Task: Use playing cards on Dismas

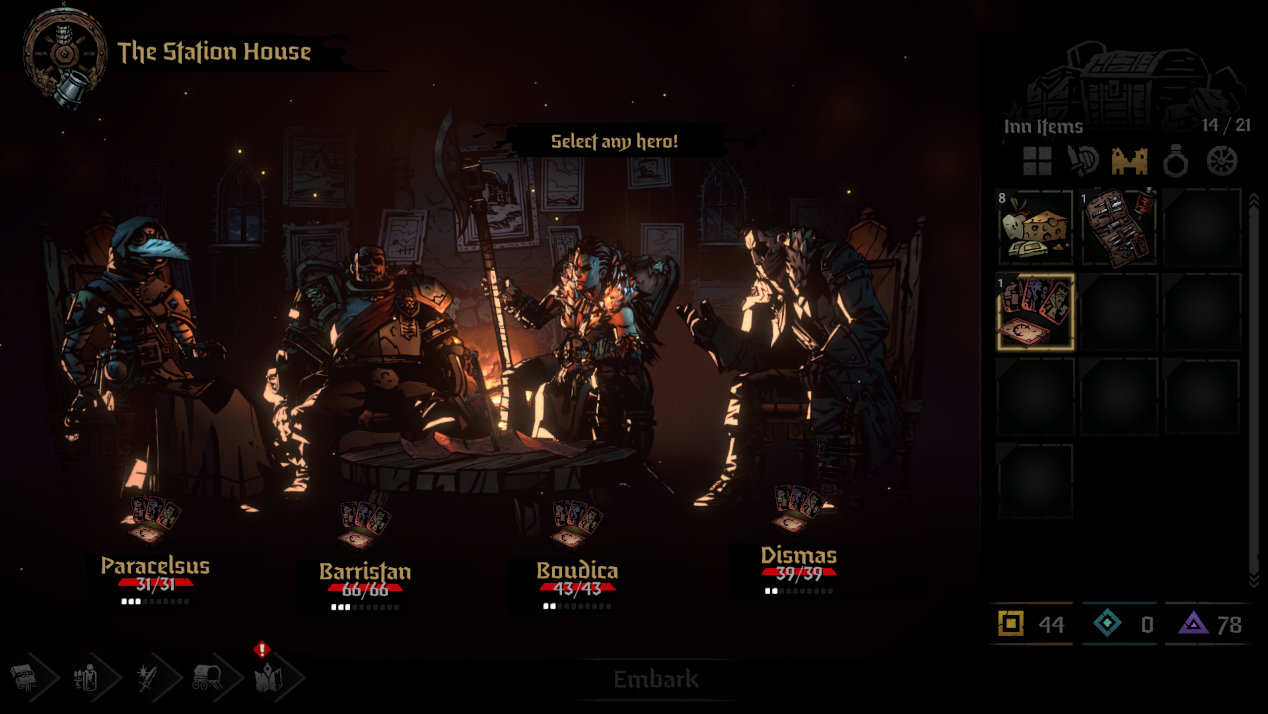Action: (799, 508)
